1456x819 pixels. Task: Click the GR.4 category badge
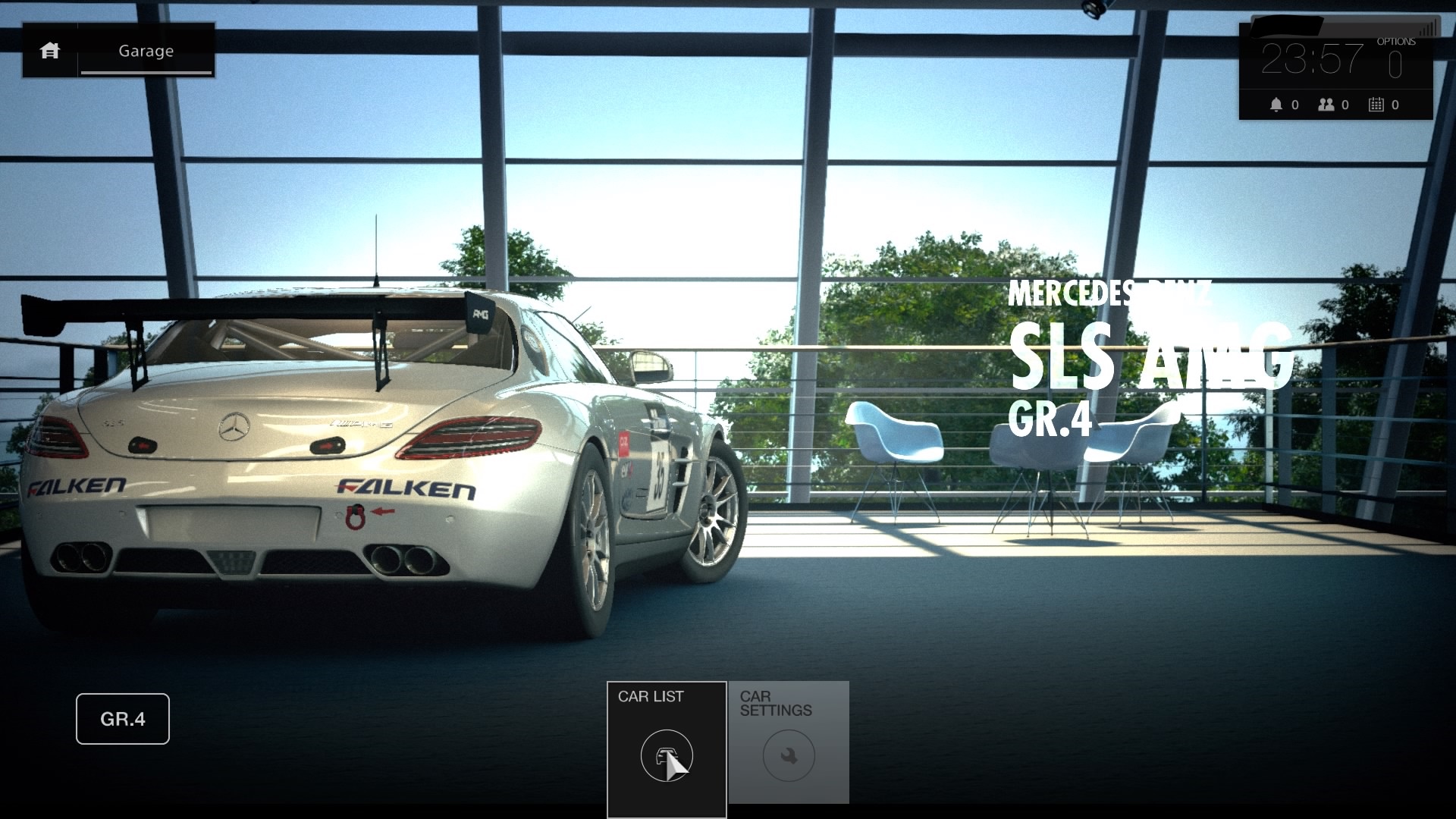tap(123, 719)
